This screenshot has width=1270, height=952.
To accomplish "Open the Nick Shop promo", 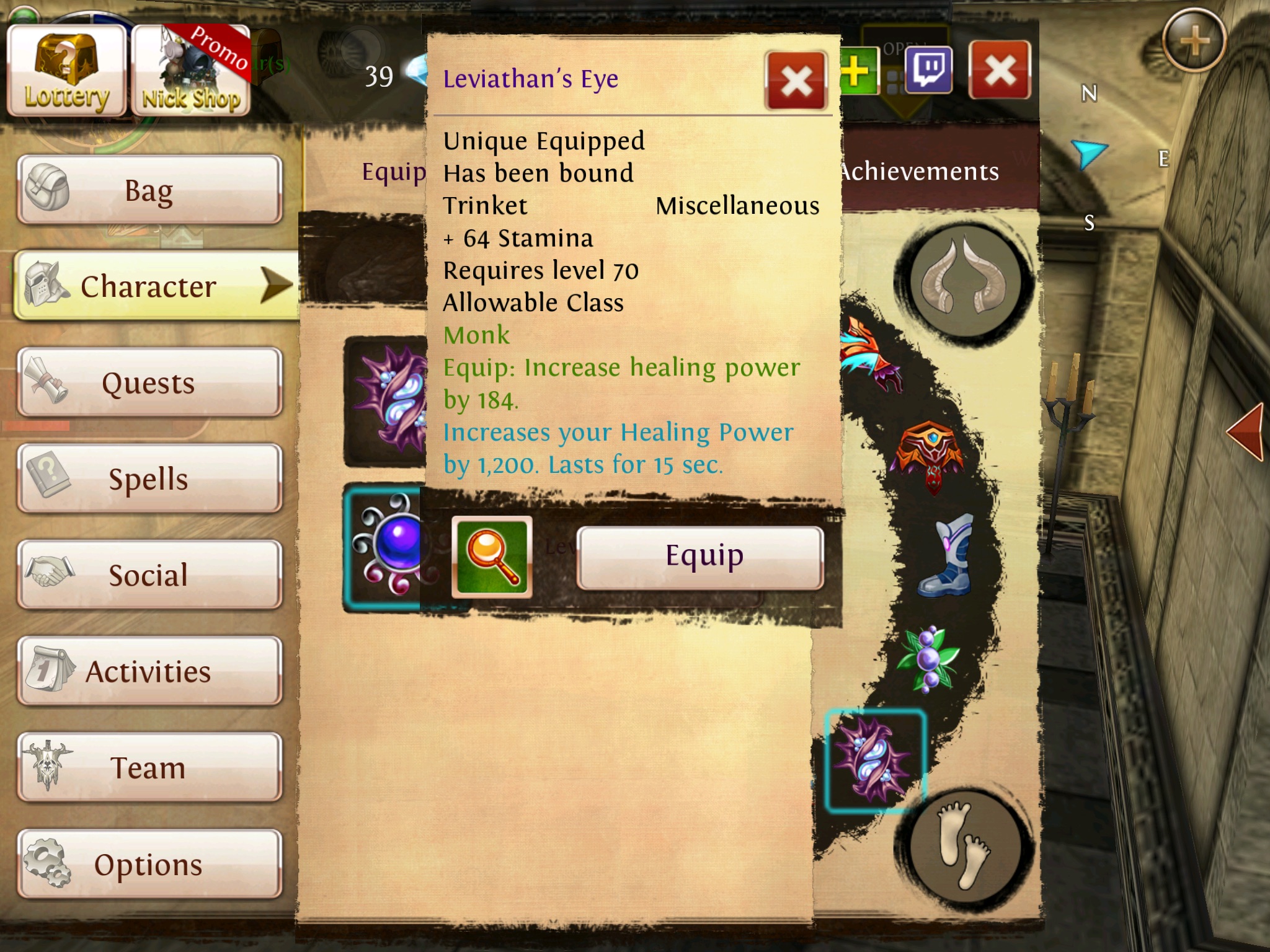I will pos(191,71).
